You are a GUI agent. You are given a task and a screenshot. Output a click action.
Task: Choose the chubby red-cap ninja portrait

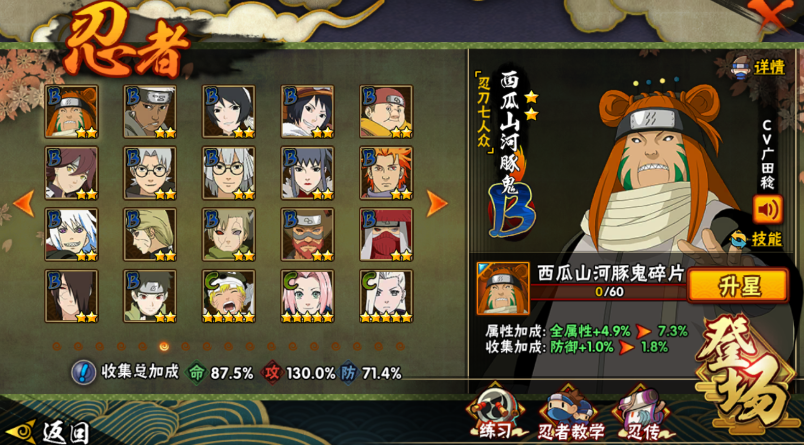(386, 111)
